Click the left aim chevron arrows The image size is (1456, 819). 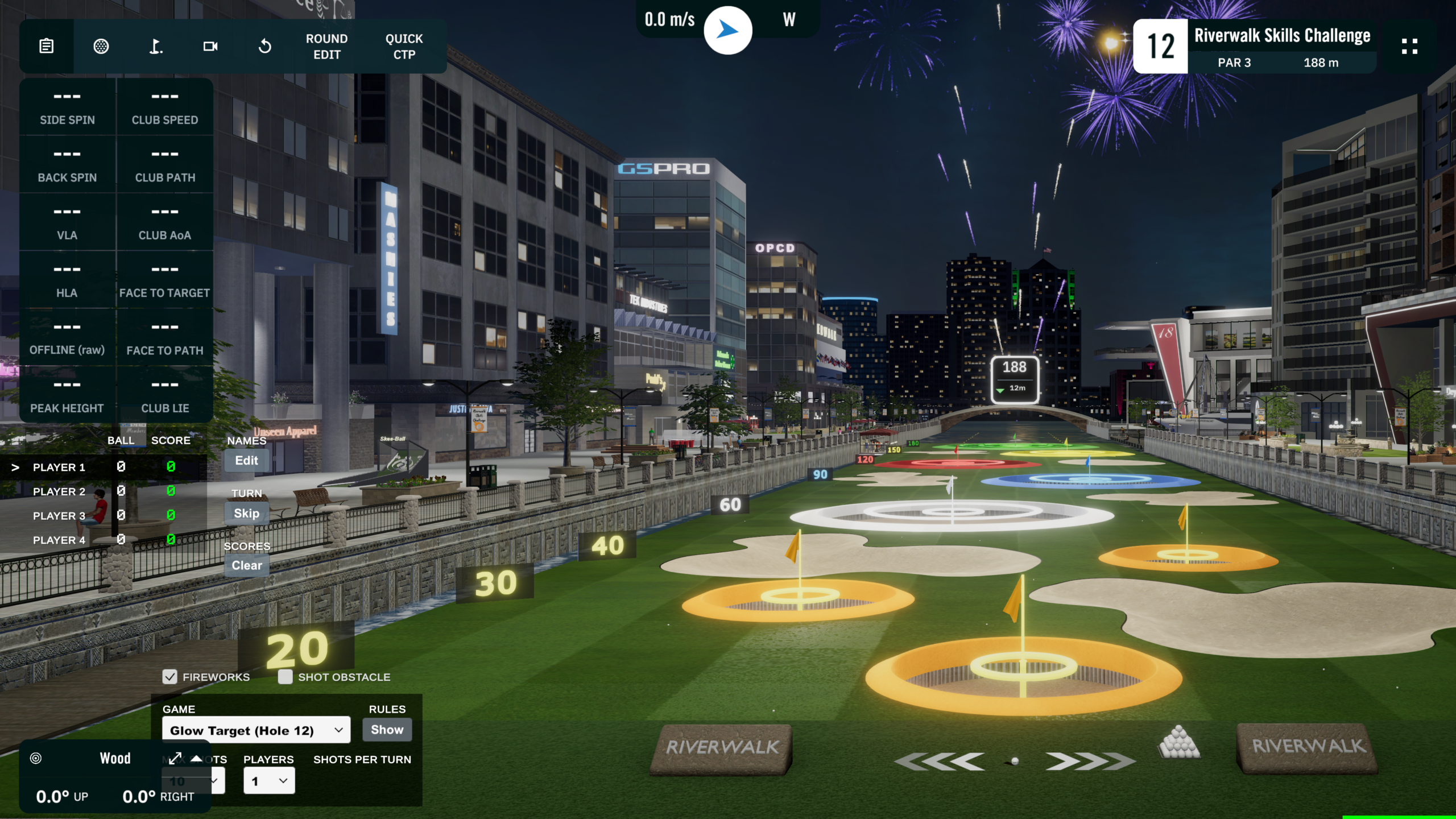(940, 761)
